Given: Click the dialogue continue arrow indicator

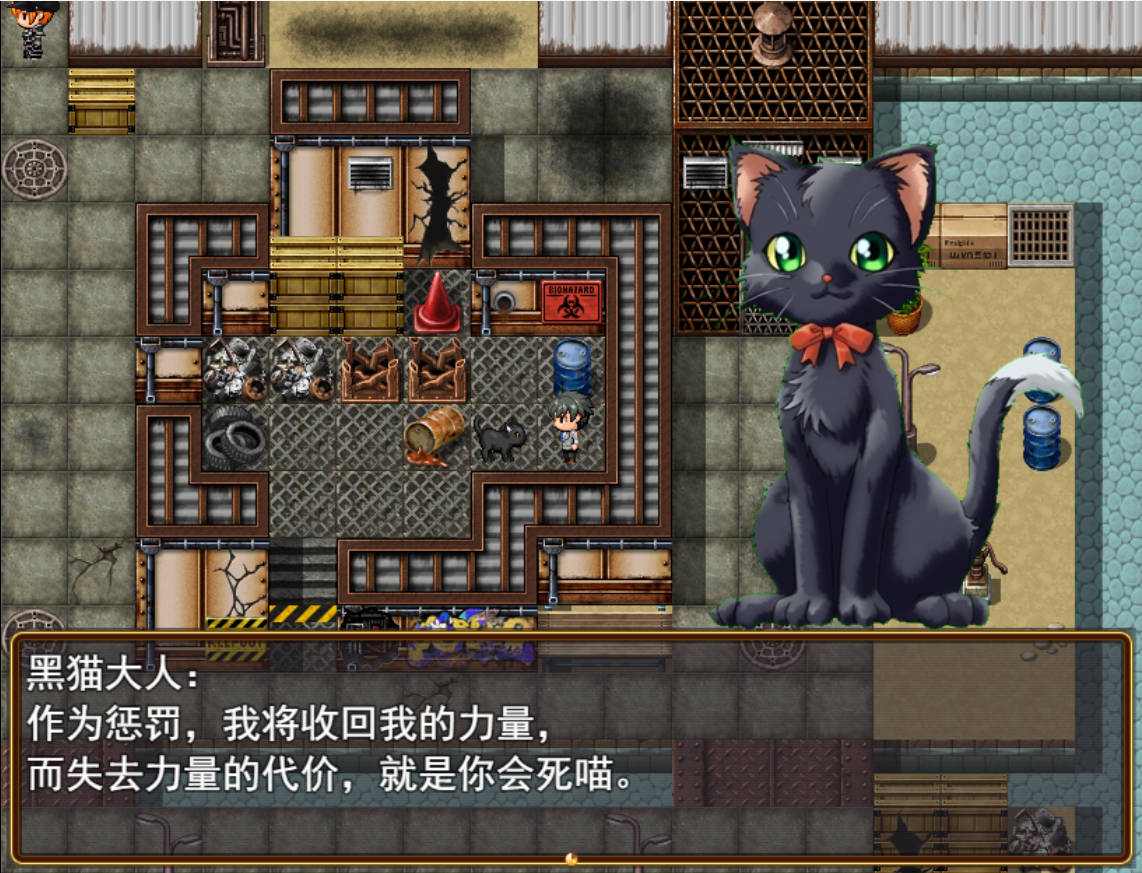Looking at the screenshot, I should click(x=571, y=858).
